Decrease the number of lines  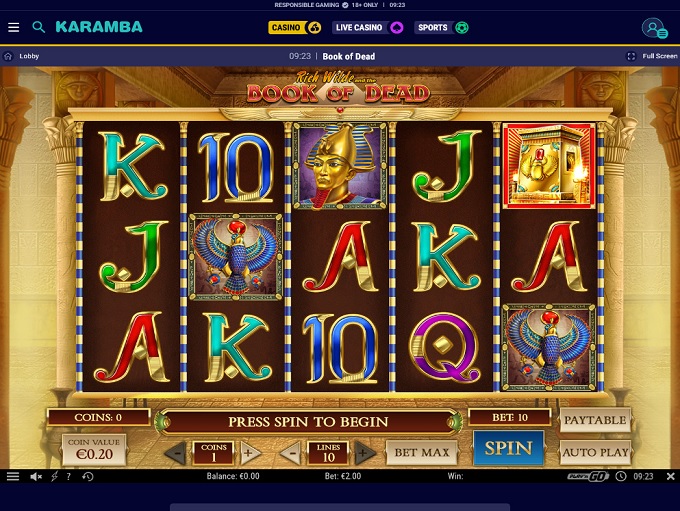tap(292, 453)
